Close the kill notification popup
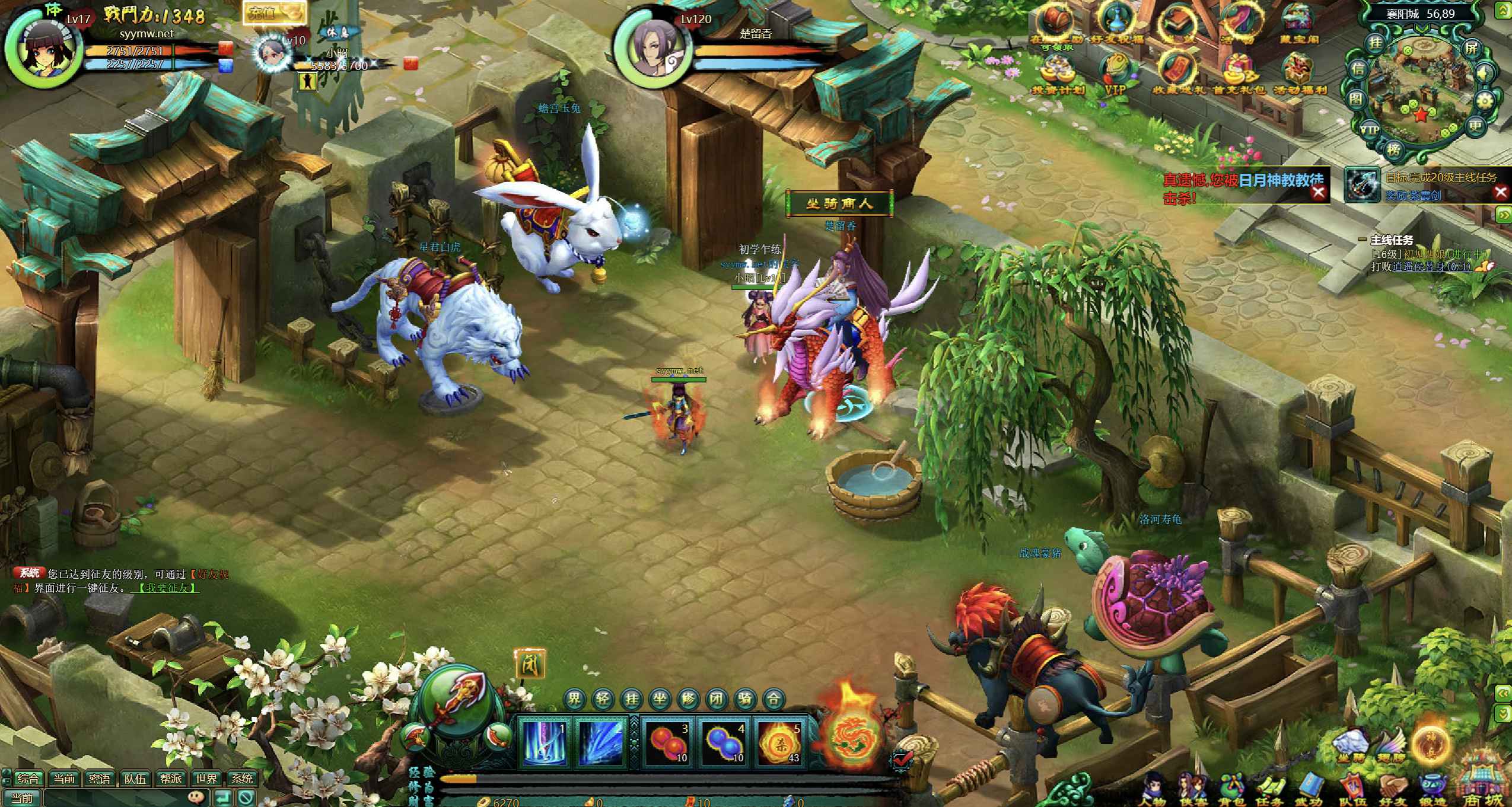The width and height of the screenshot is (1512, 807). pos(1318,192)
